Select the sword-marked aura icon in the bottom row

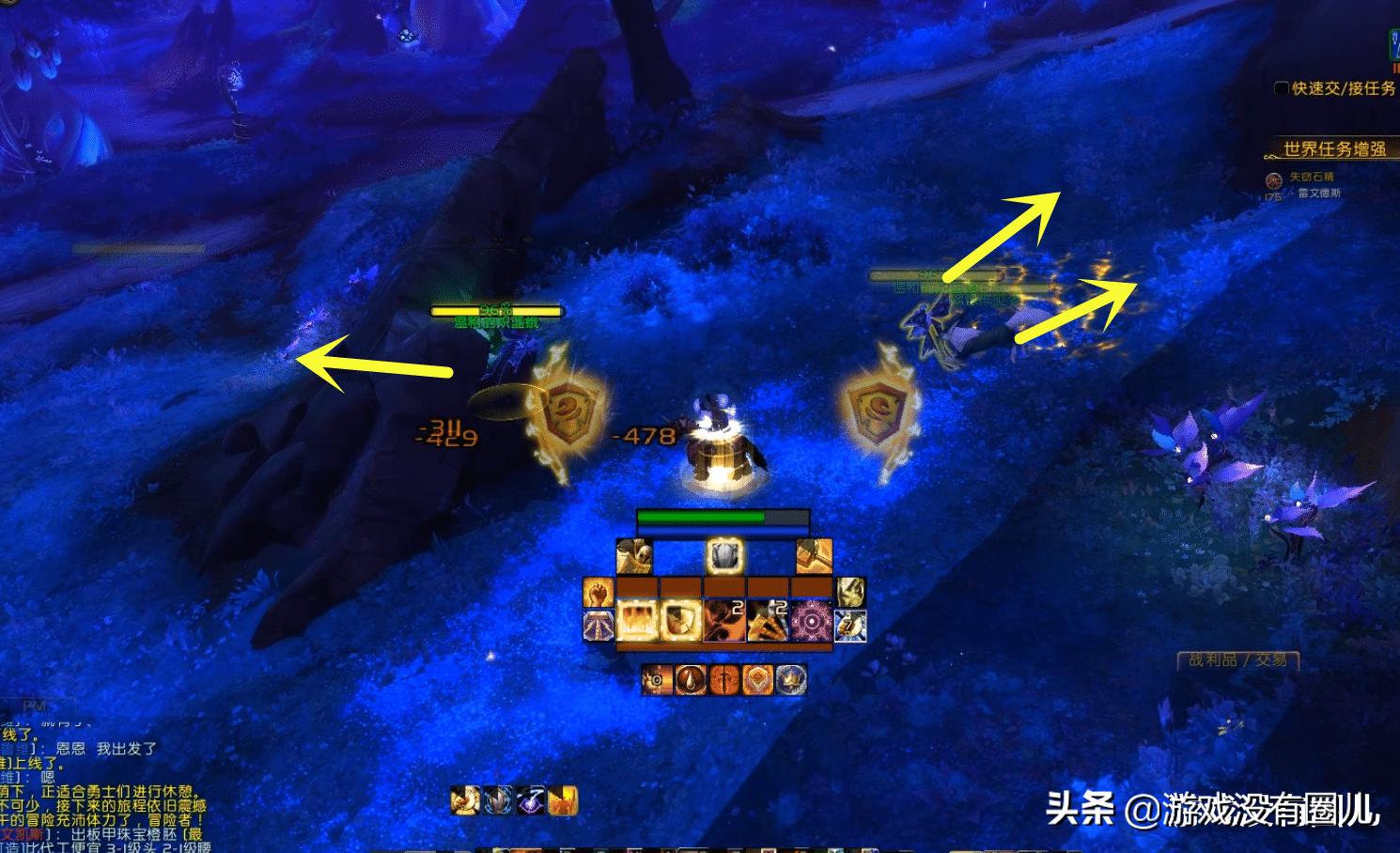point(724,679)
